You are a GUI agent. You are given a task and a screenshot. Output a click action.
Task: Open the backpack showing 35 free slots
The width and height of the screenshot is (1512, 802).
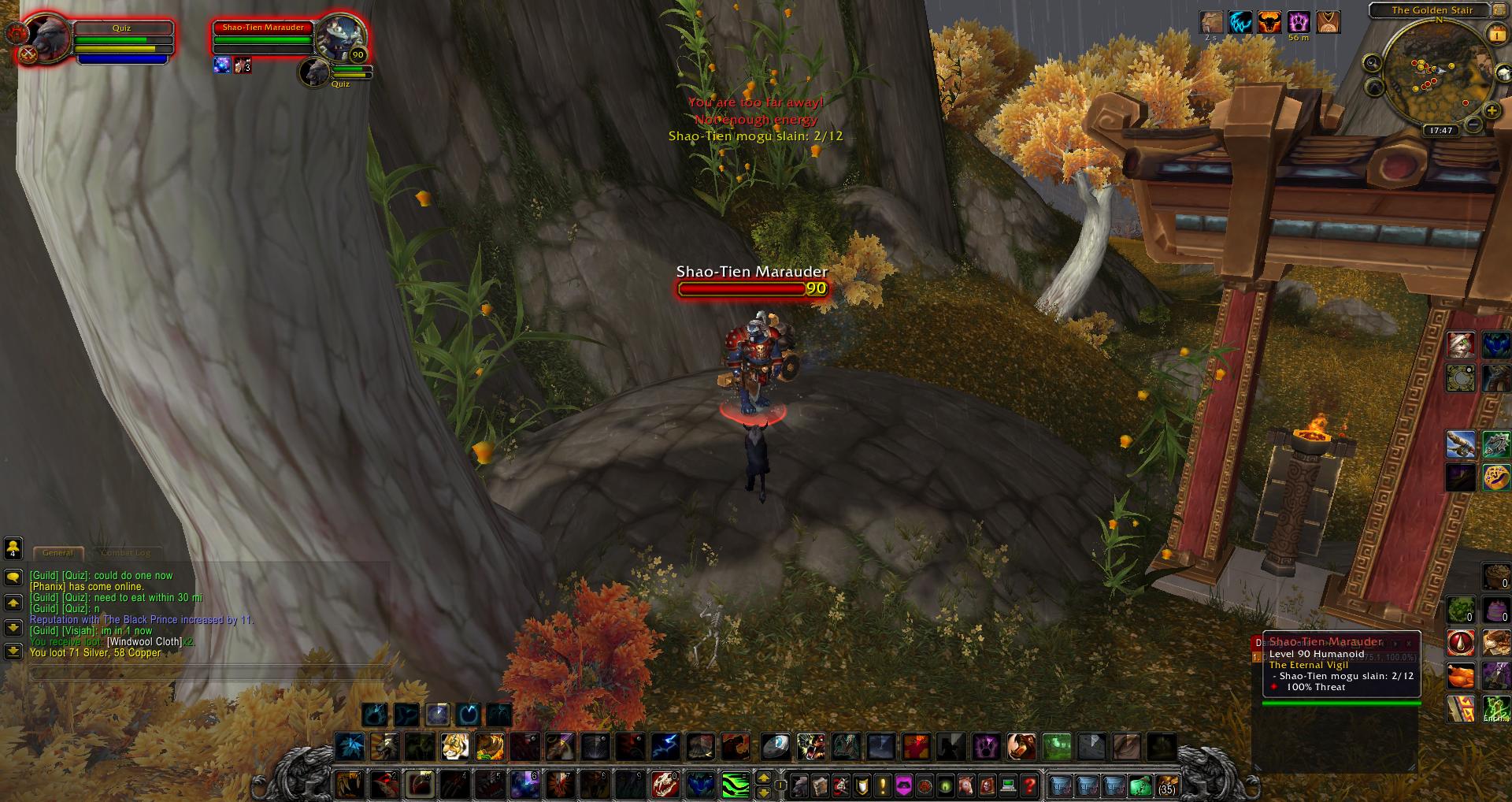(x=1166, y=785)
